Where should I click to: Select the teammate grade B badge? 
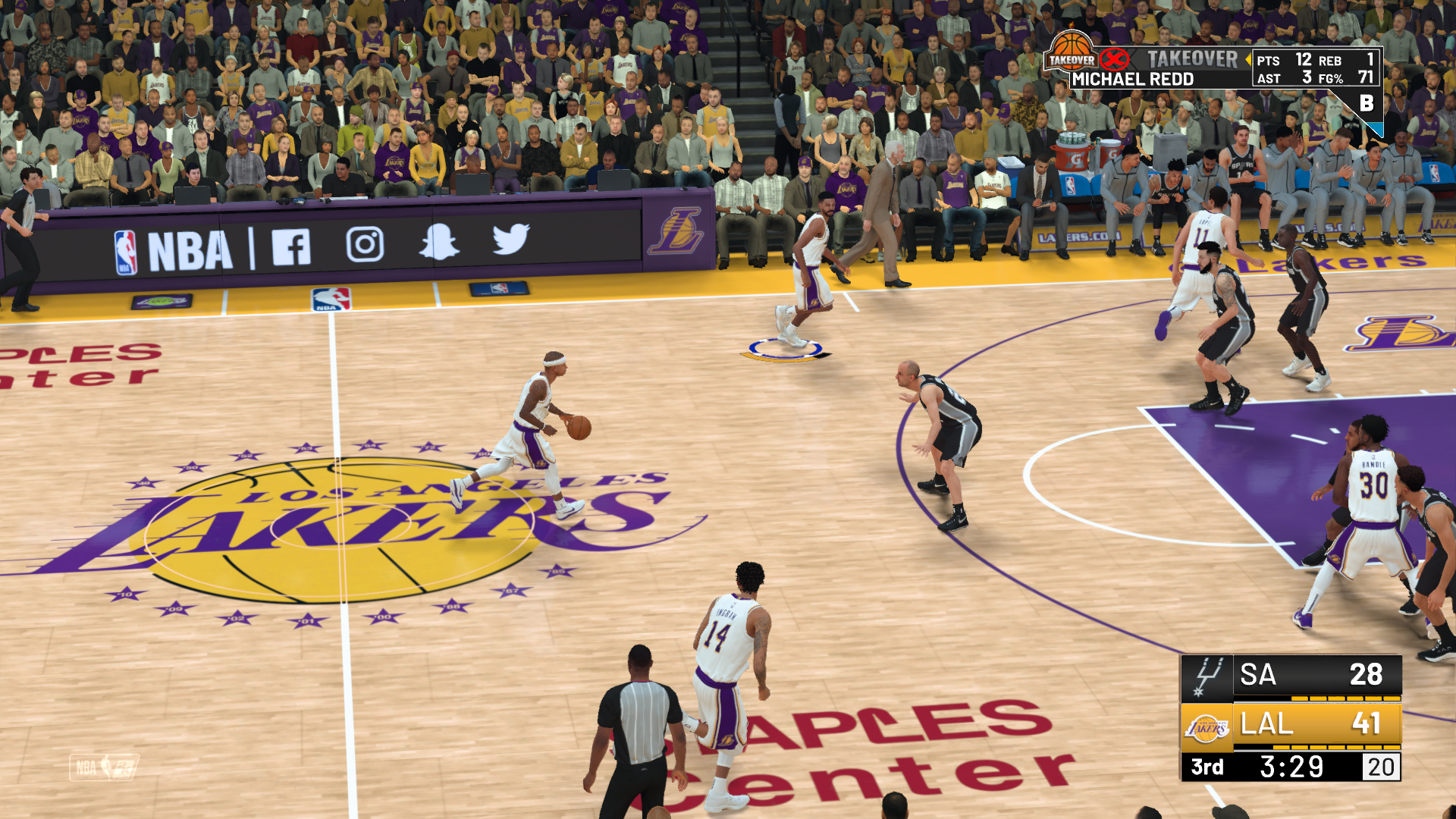[1367, 103]
